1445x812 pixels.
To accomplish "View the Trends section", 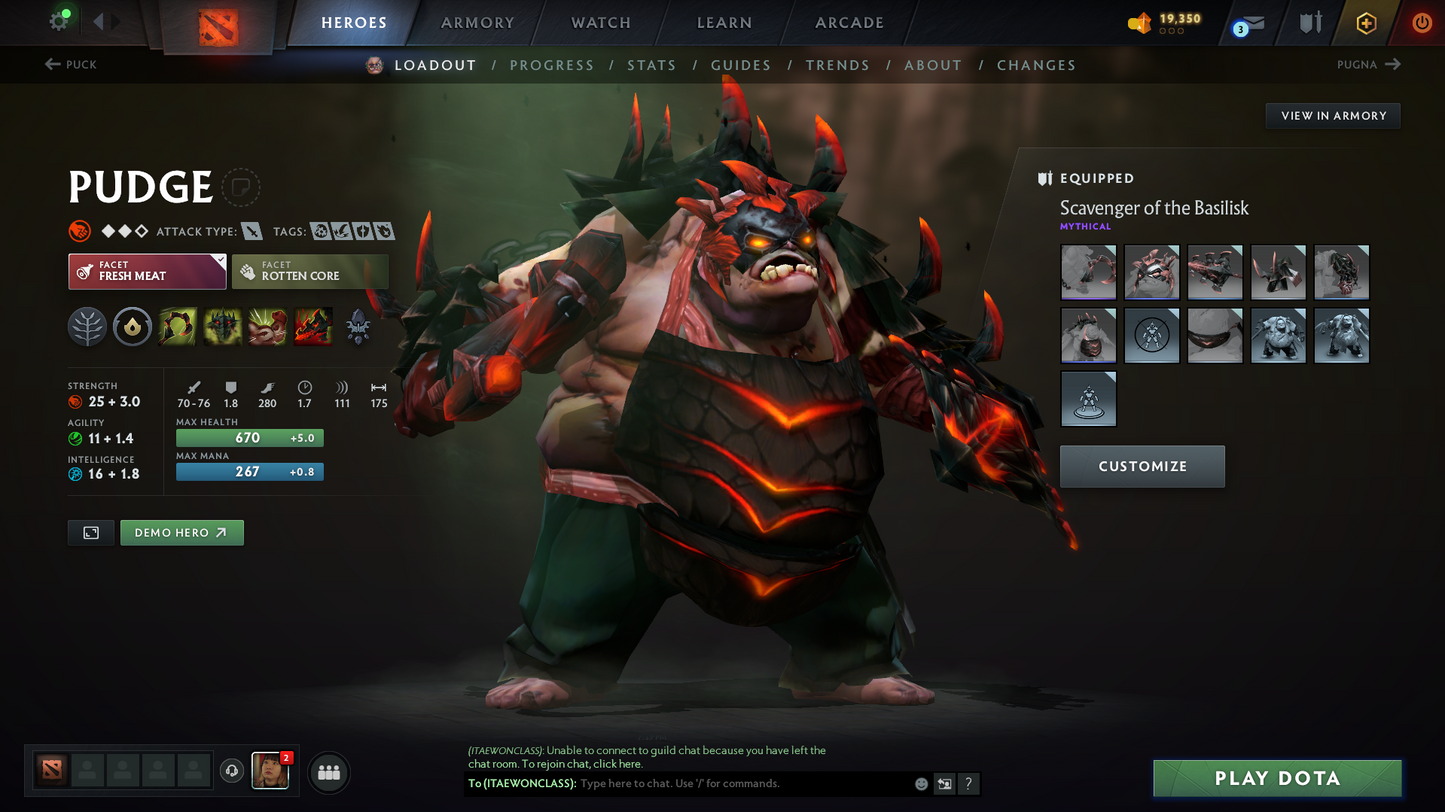I will 837,65.
